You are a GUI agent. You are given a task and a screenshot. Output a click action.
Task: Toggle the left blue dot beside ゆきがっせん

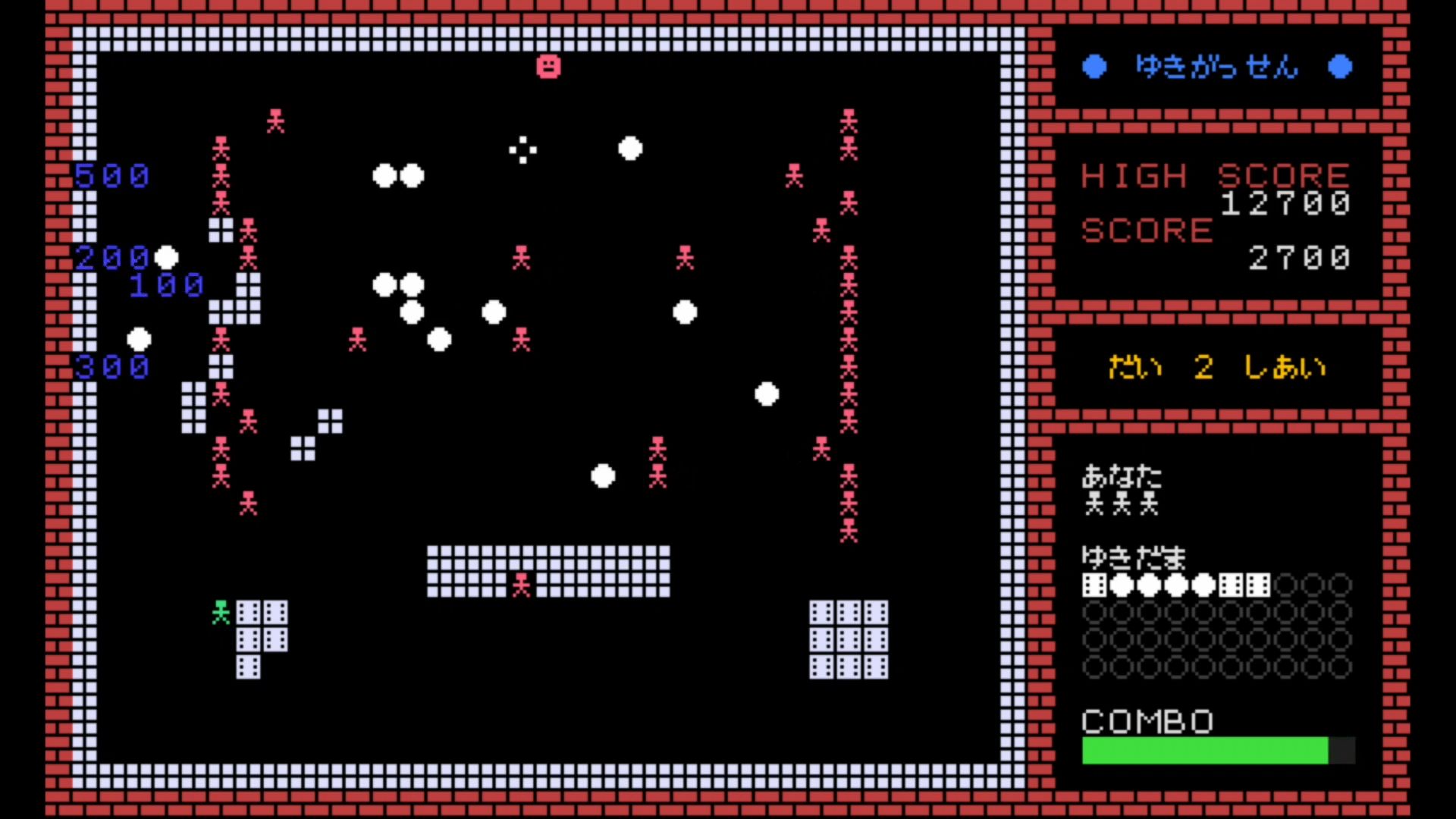[x=1094, y=67]
